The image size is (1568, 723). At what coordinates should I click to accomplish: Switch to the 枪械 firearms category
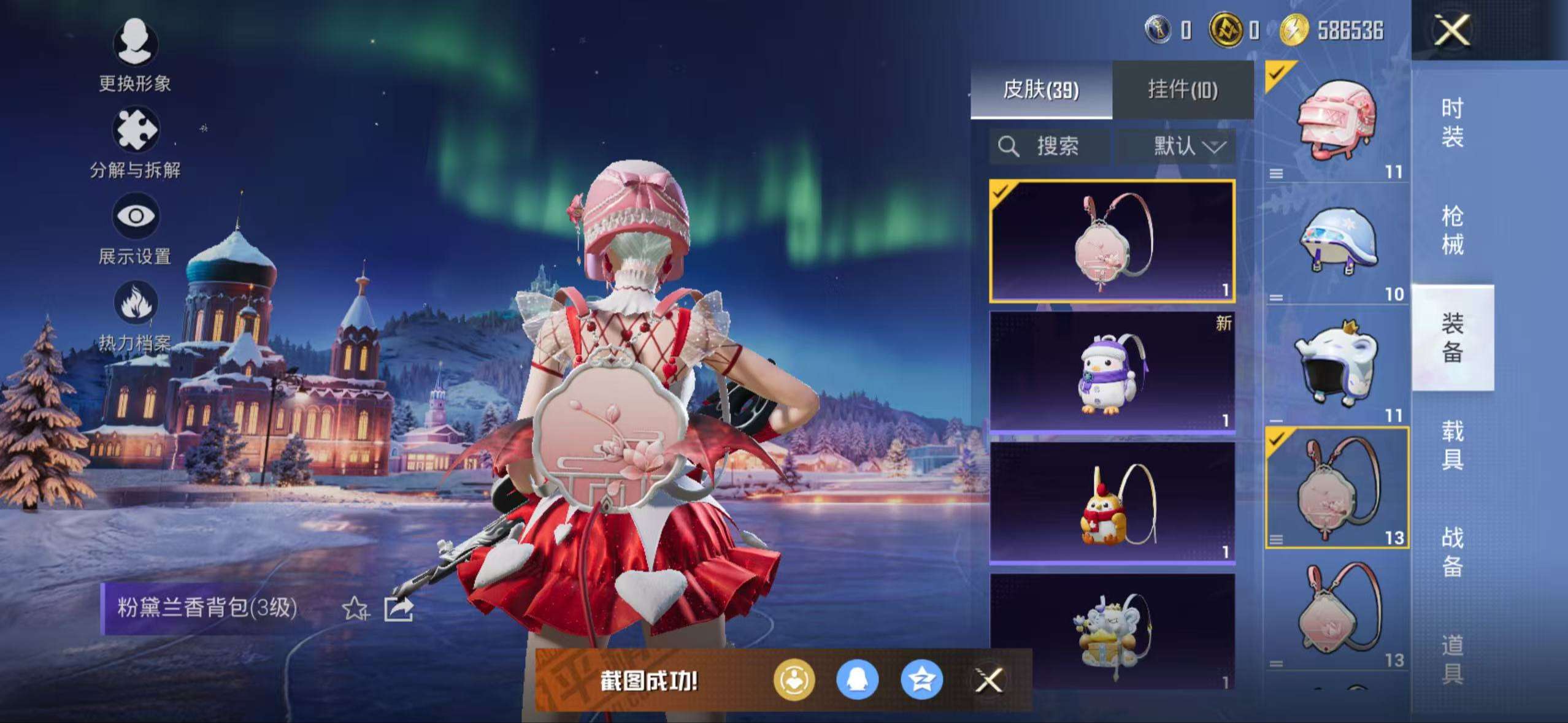[x=1452, y=230]
